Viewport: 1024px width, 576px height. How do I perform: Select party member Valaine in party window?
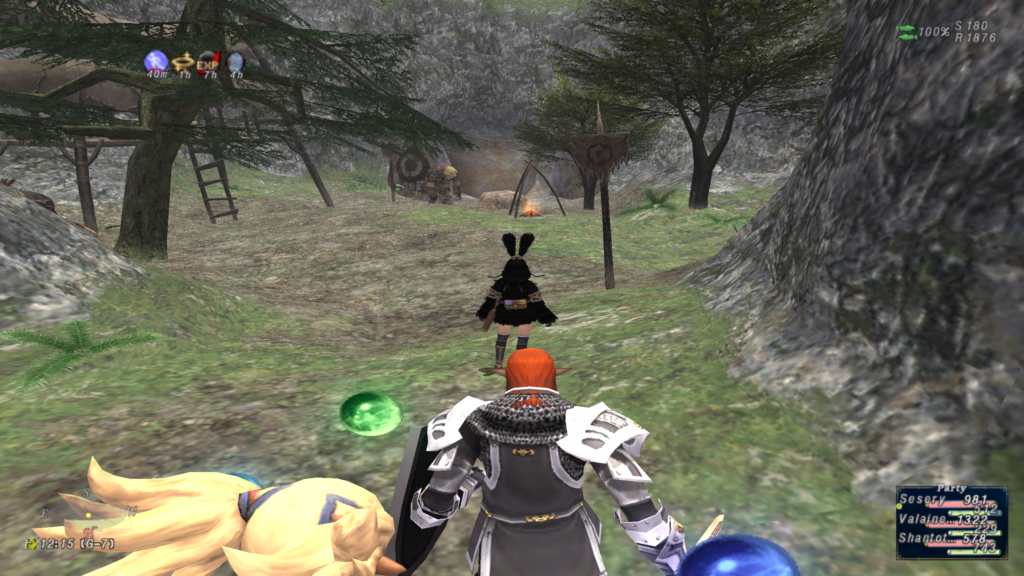tap(951, 520)
